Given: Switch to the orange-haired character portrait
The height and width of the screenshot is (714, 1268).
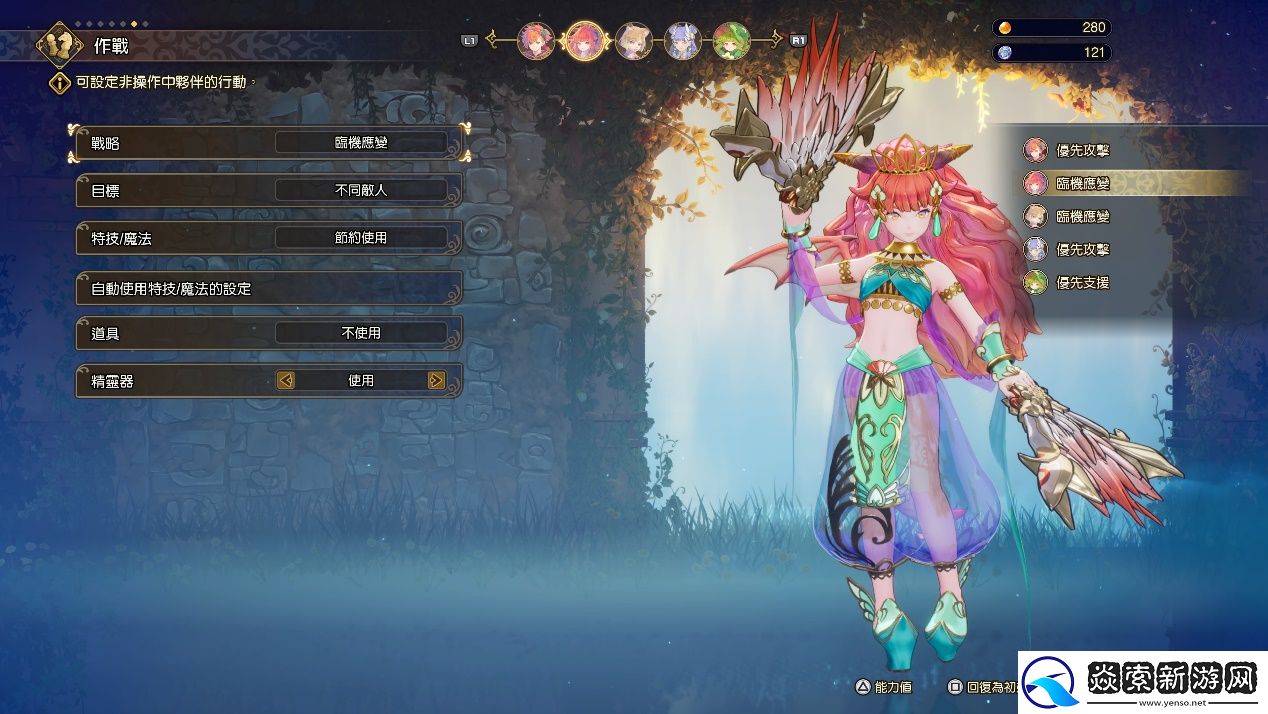Looking at the screenshot, I should [x=536, y=41].
